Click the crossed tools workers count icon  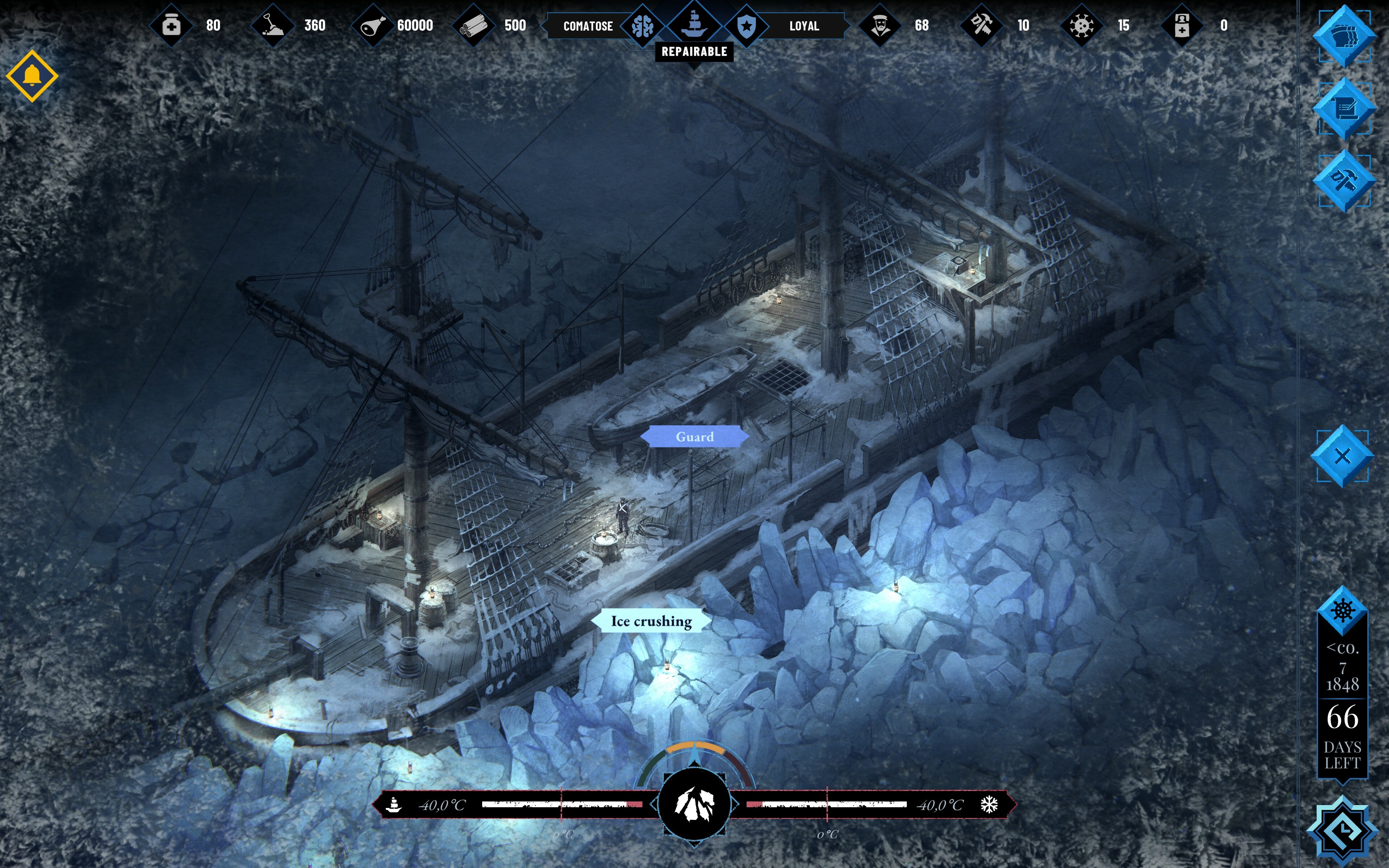(981, 26)
